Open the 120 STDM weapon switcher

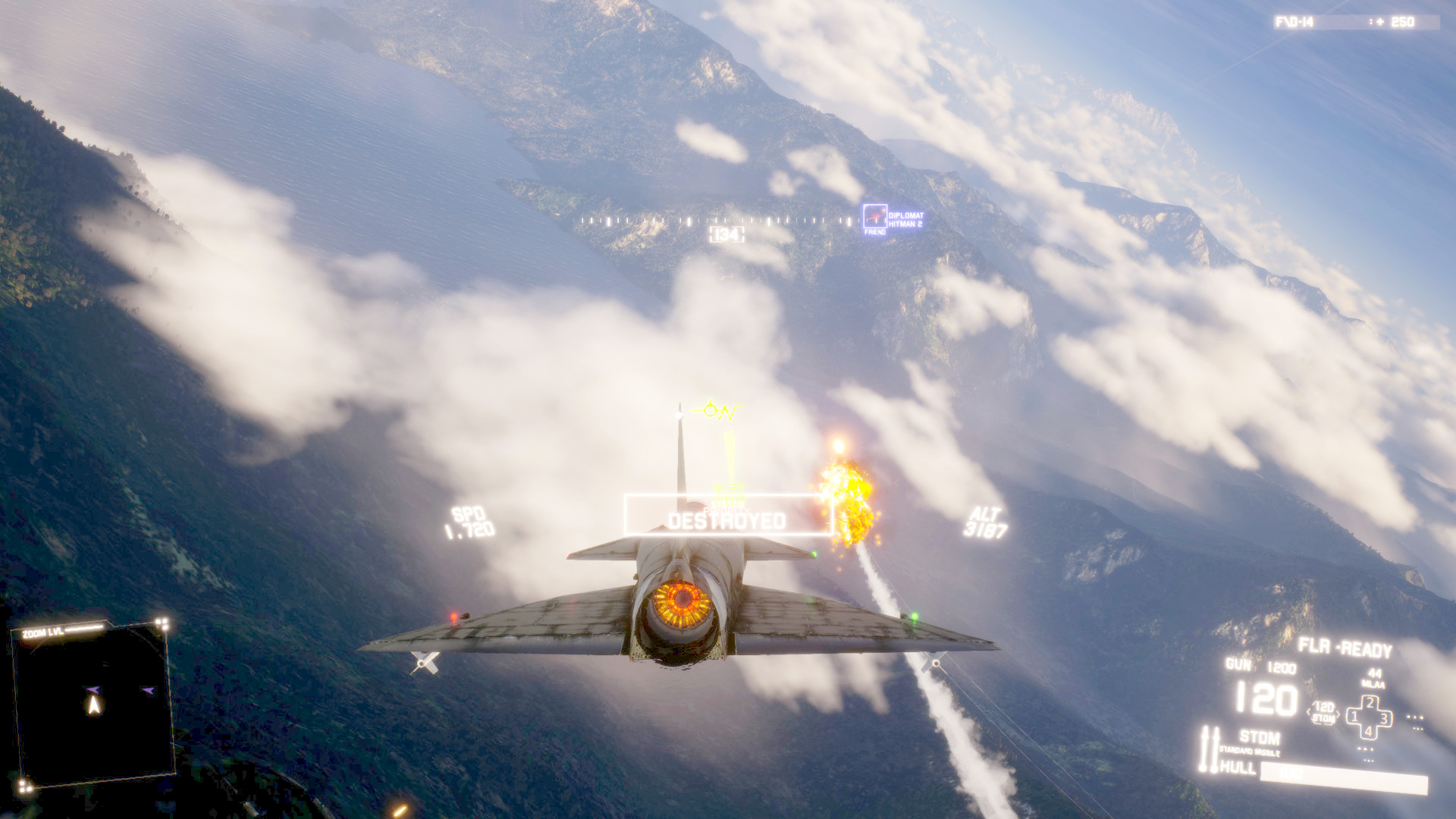[1323, 711]
